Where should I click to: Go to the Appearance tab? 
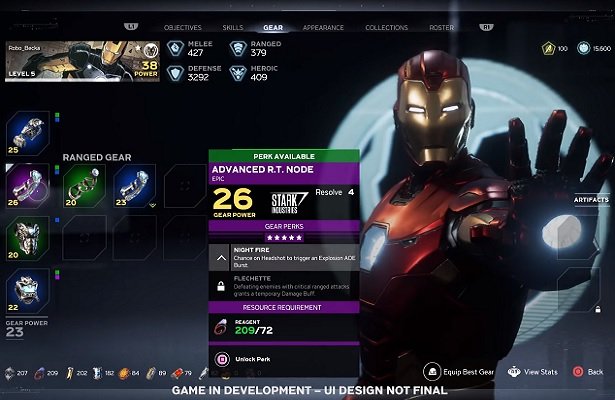pos(323,28)
